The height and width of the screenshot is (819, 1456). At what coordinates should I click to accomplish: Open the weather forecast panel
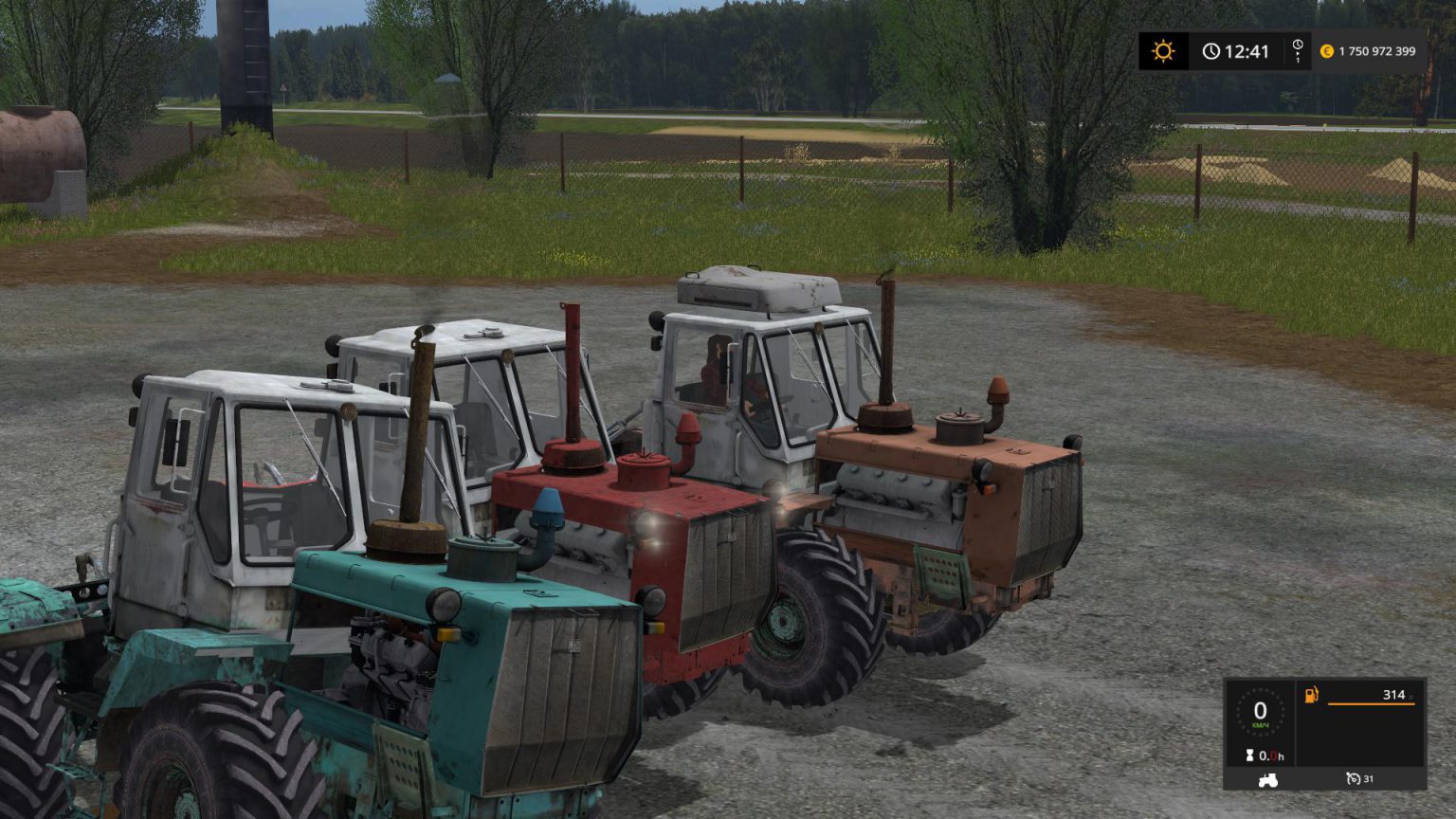tap(1163, 50)
